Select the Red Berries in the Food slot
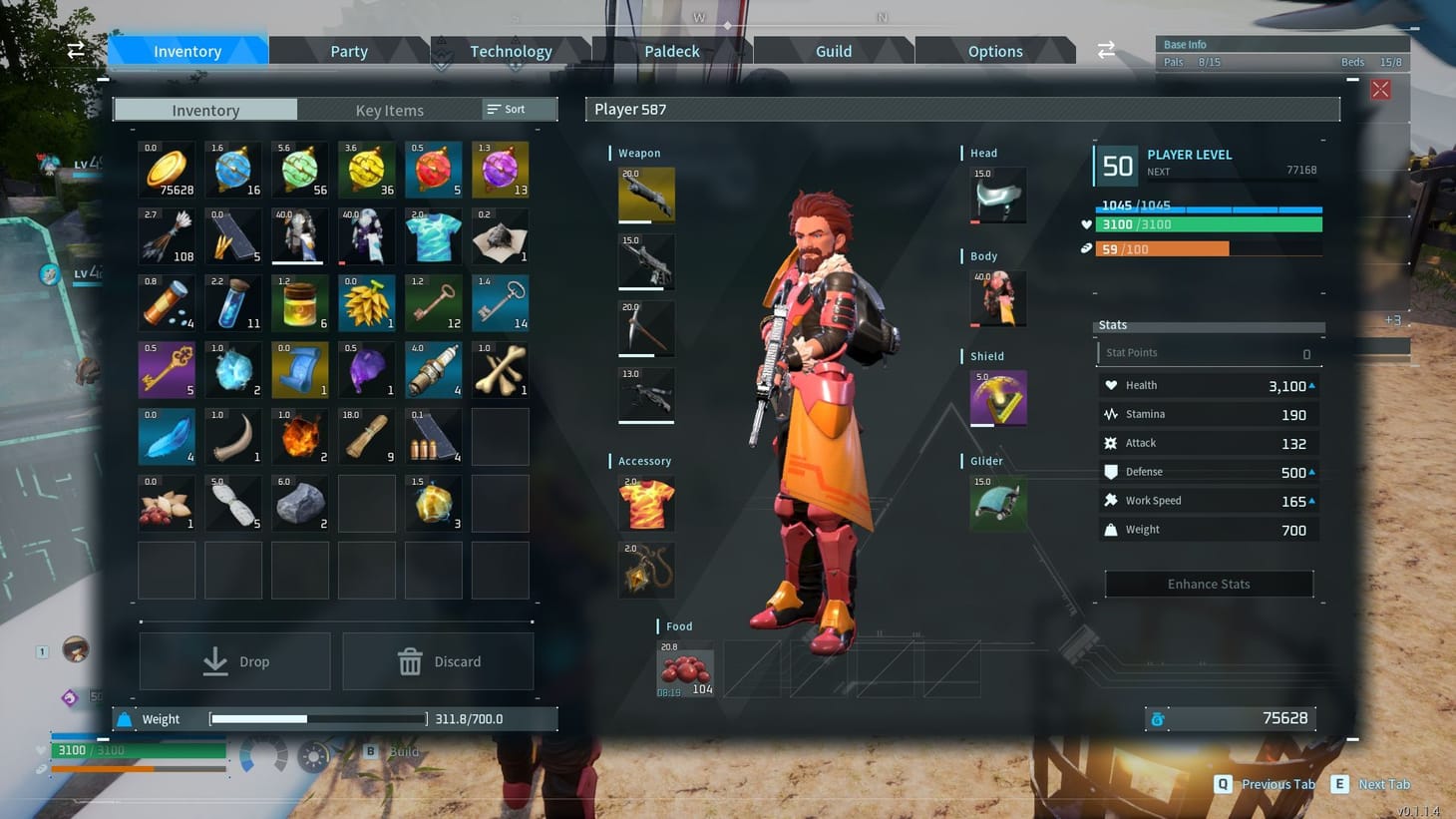This screenshot has width=1456, height=819. coord(684,669)
